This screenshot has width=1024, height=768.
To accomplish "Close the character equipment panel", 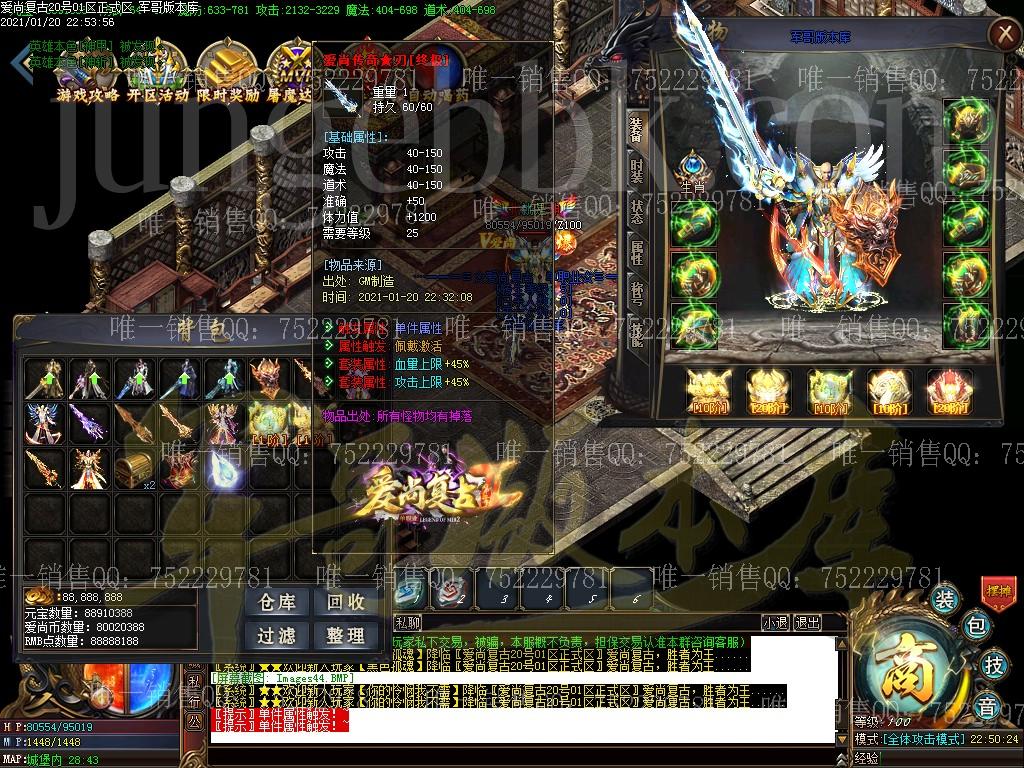I will tap(1001, 36).
